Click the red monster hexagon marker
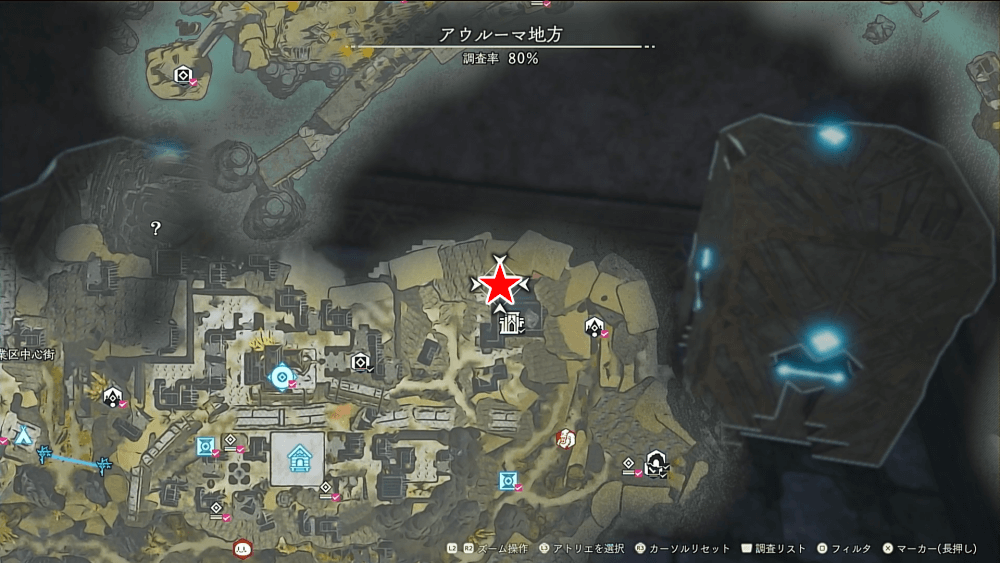This screenshot has width=1000, height=563. pyautogui.click(x=566, y=438)
